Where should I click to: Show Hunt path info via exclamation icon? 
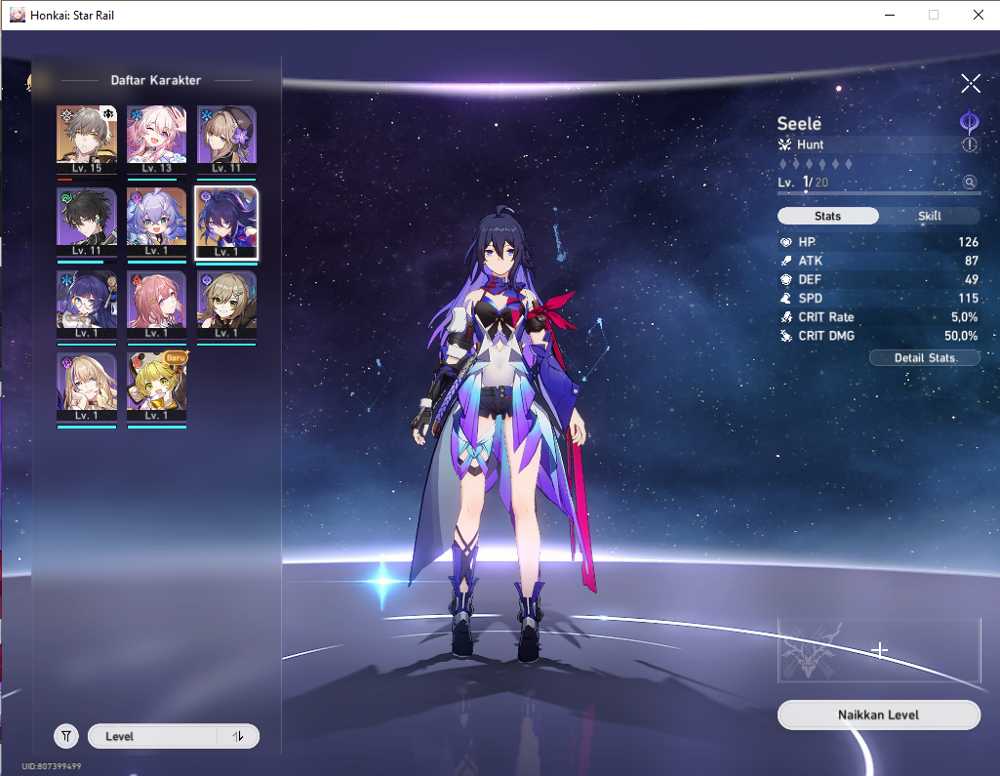click(x=970, y=145)
